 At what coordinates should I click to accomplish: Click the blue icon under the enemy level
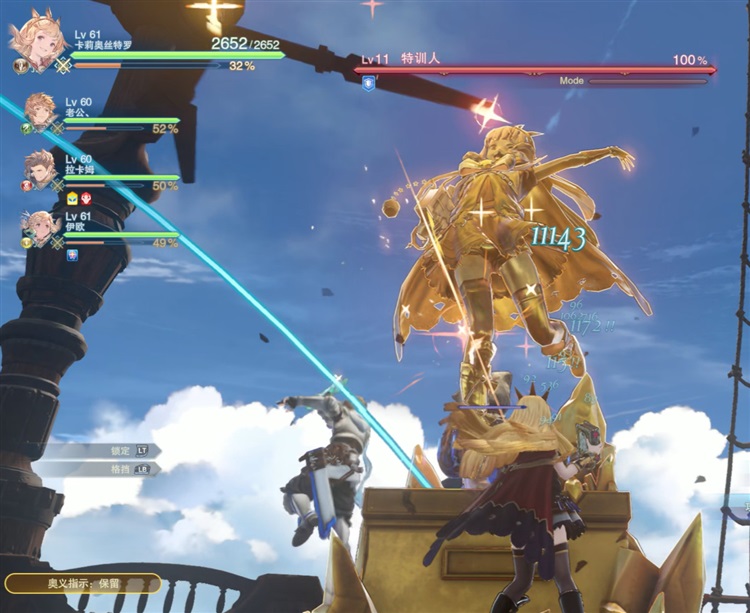pyautogui.click(x=369, y=84)
